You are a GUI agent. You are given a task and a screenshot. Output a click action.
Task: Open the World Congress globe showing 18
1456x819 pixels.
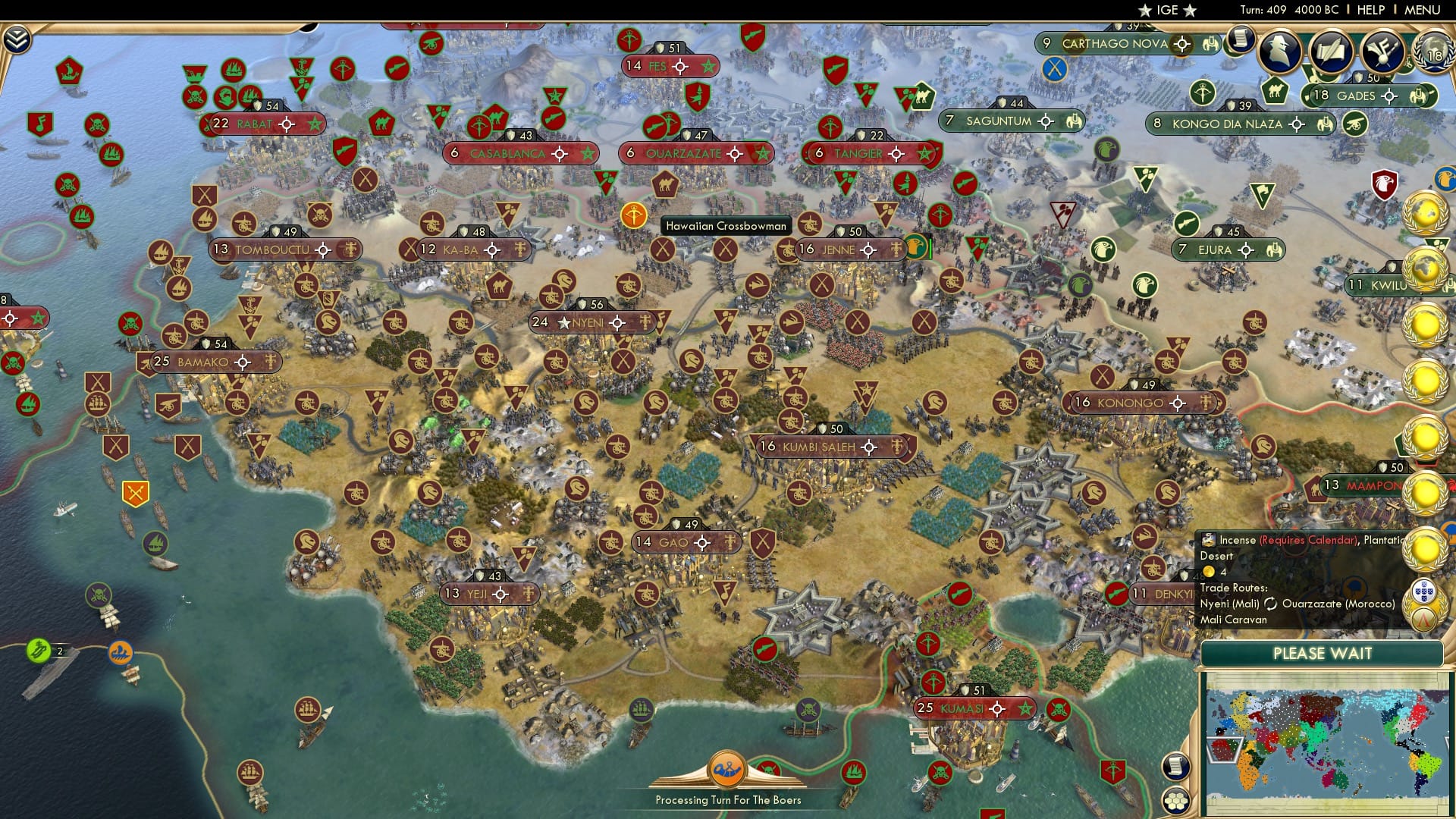click(x=1432, y=49)
